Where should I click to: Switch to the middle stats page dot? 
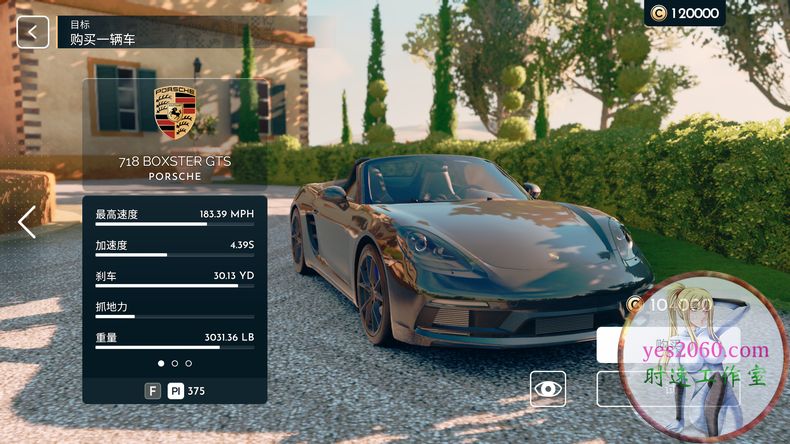click(175, 363)
